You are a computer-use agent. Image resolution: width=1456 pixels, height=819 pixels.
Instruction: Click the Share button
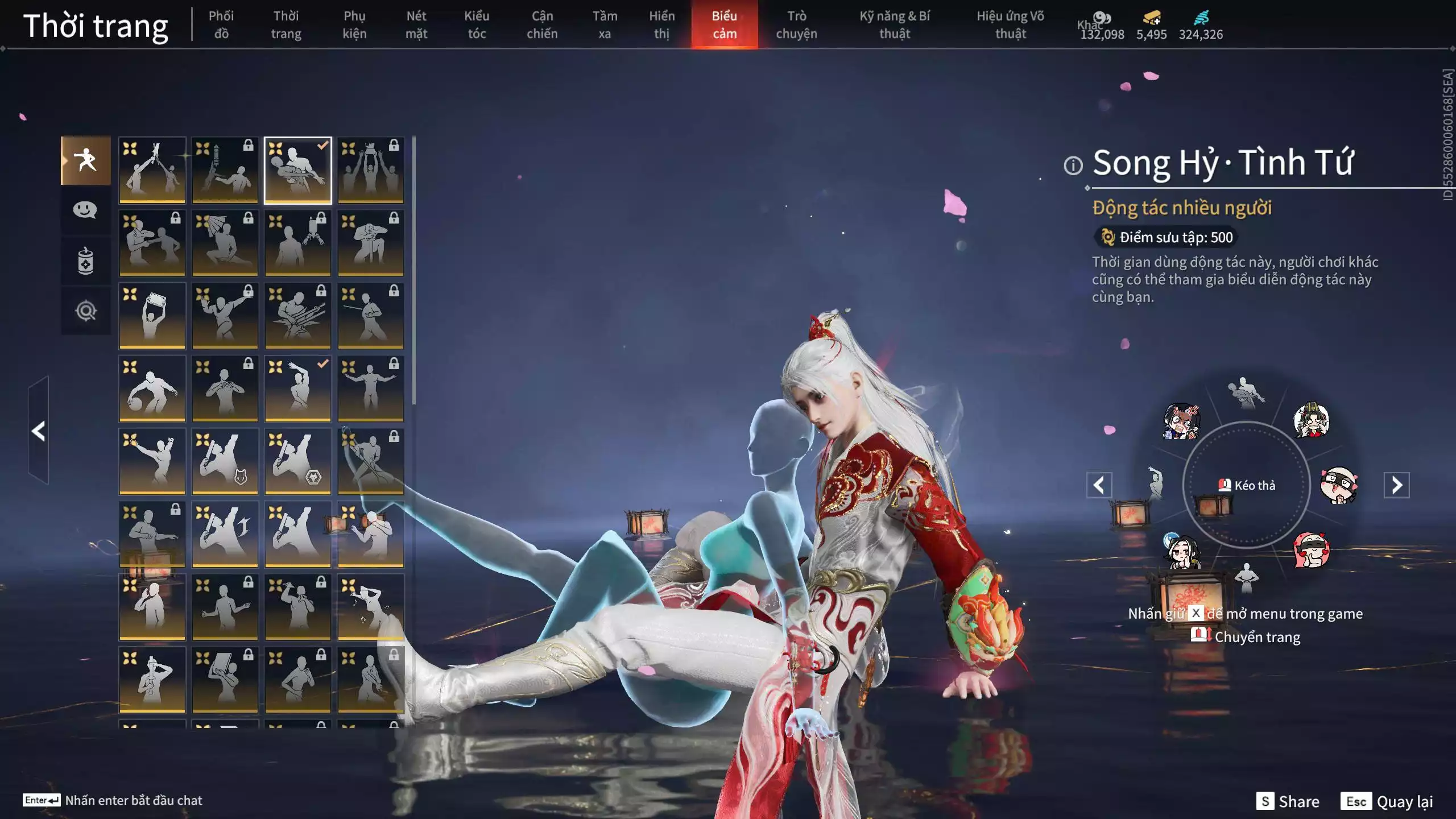click(x=1288, y=801)
